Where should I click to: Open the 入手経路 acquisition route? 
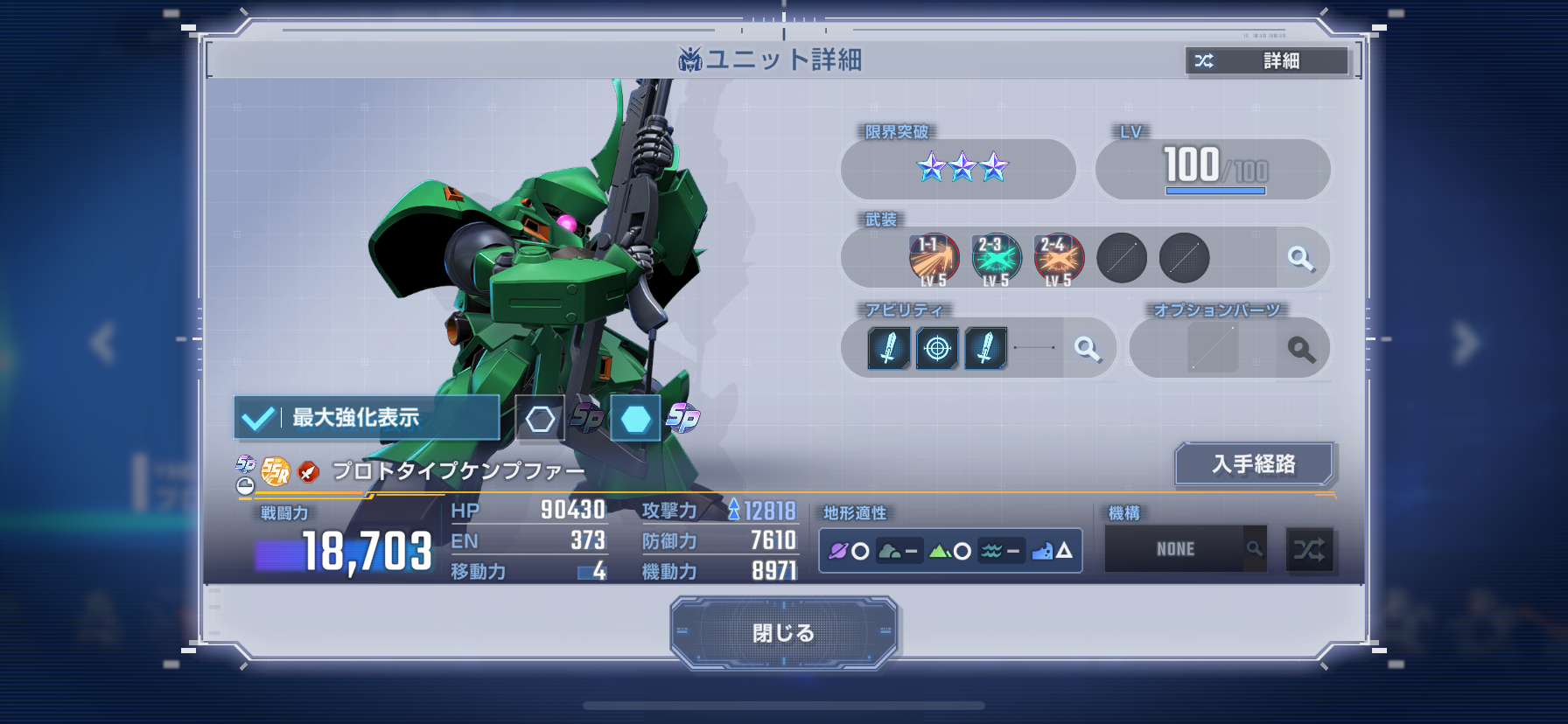(1253, 463)
